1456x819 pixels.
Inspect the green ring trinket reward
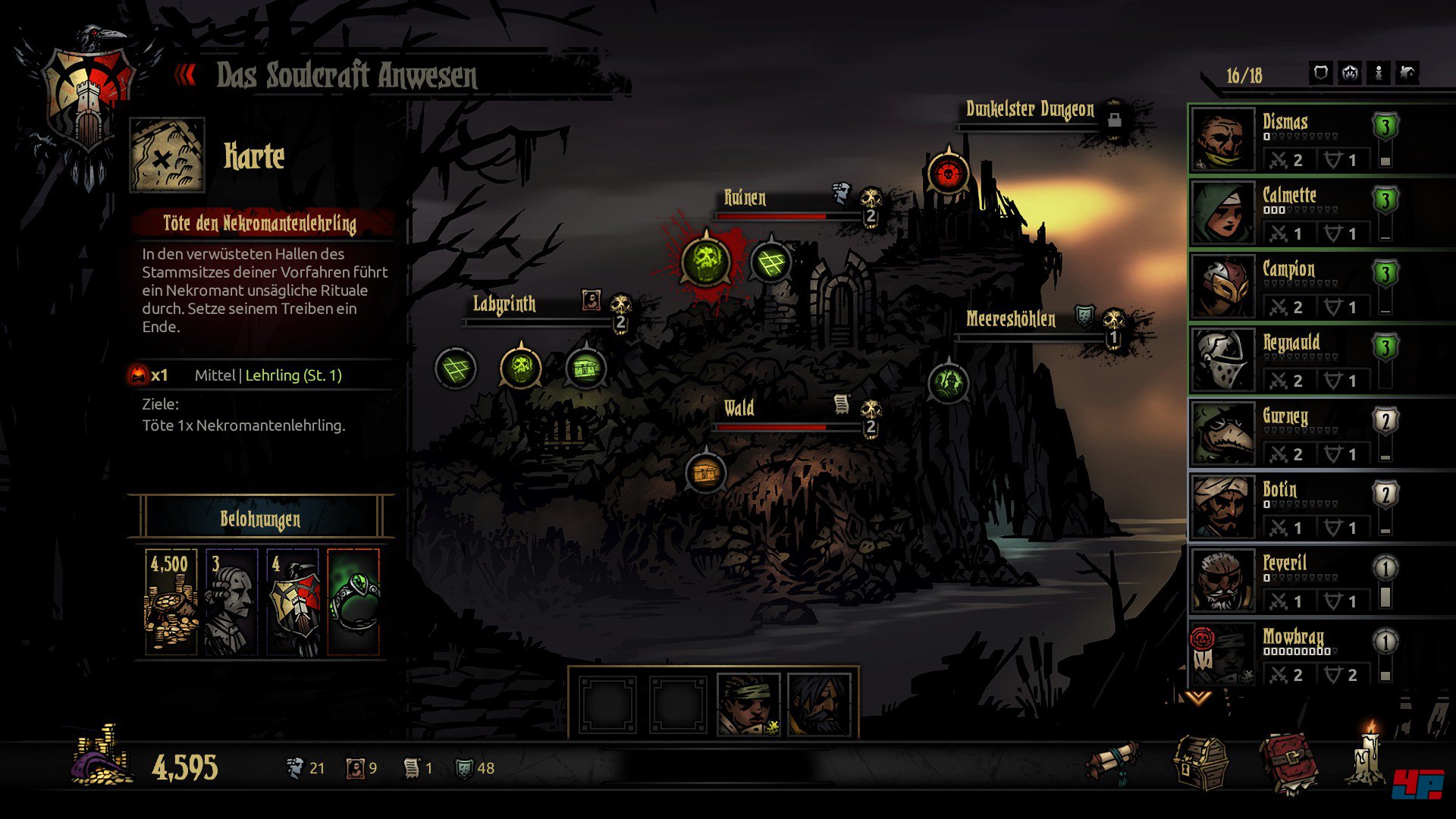pos(353,602)
